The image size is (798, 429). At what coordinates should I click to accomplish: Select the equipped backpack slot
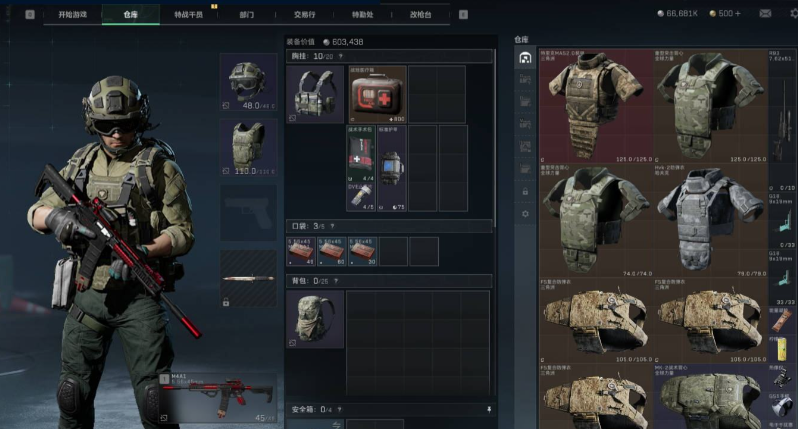(x=315, y=319)
